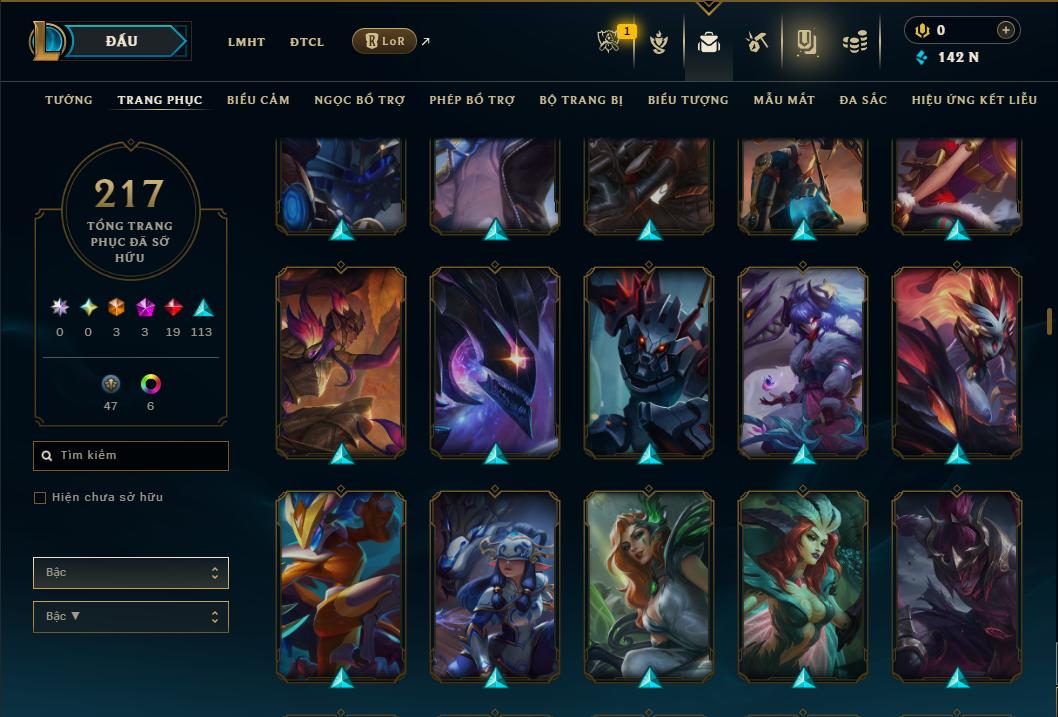This screenshot has width=1058, height=717.
Task: Click the ĐẤU play button
Action: (122, 41)
